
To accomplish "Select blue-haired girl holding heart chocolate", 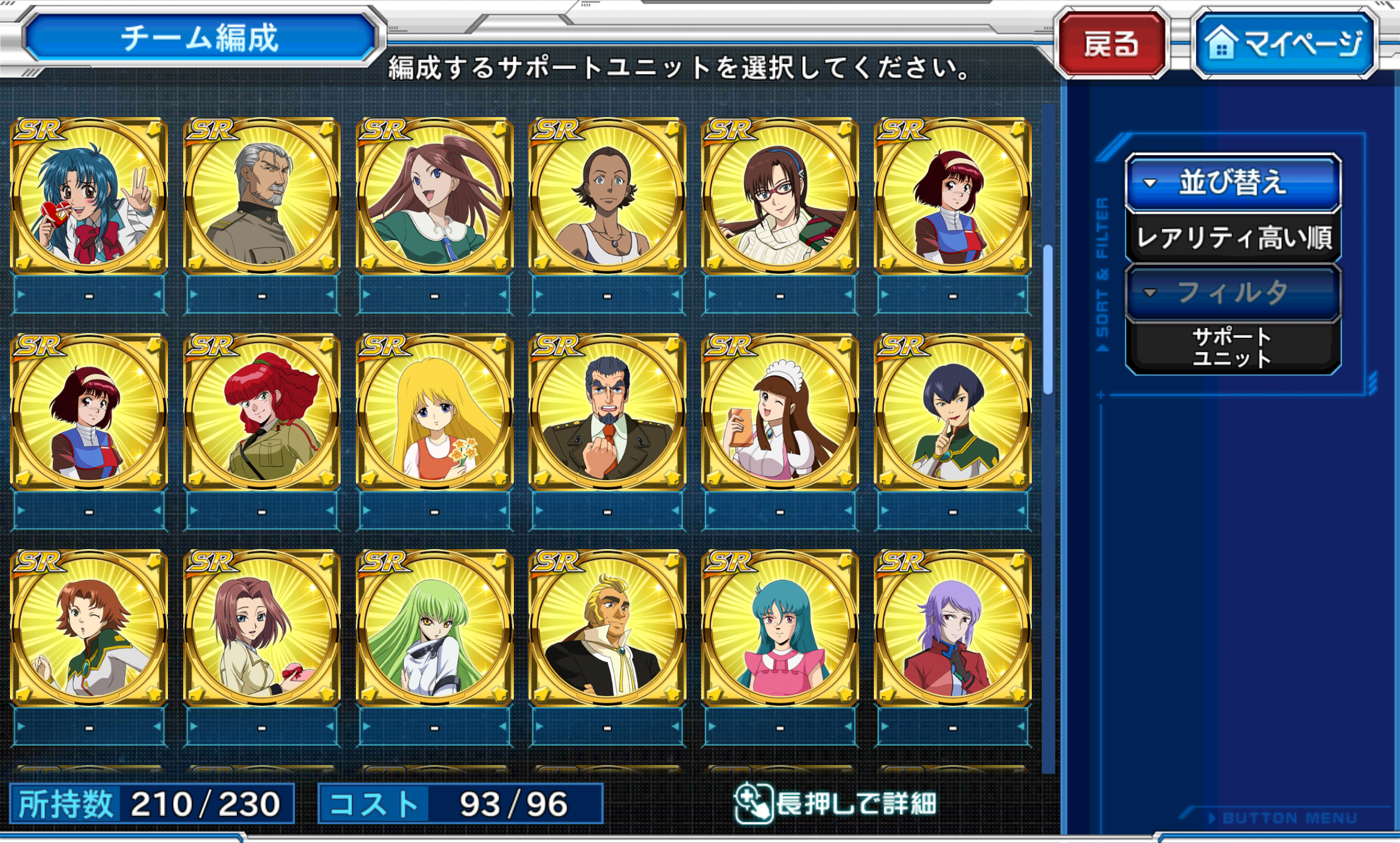I will tap(89, 196).
